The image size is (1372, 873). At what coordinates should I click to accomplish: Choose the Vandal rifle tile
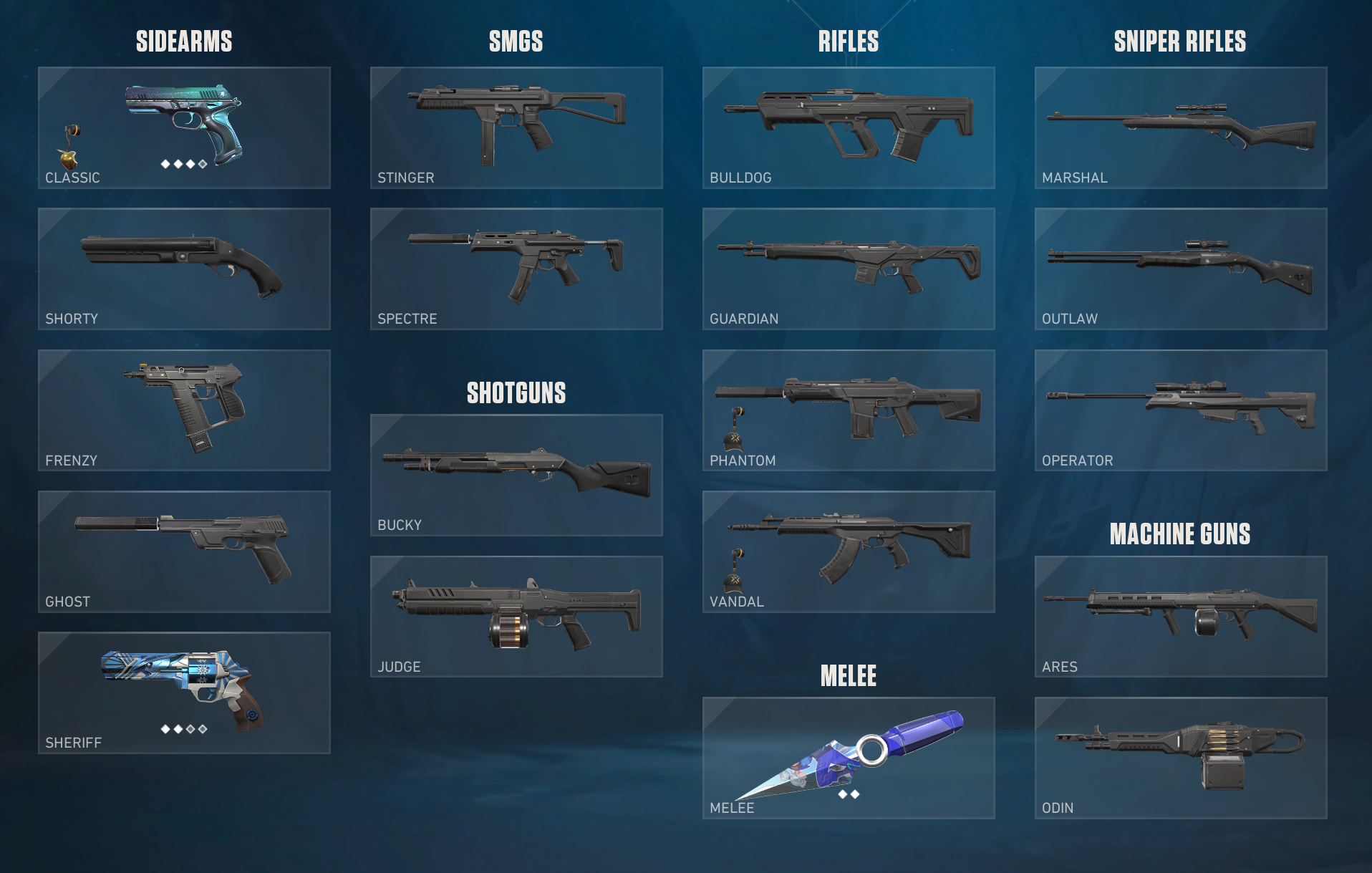(849, 551)
